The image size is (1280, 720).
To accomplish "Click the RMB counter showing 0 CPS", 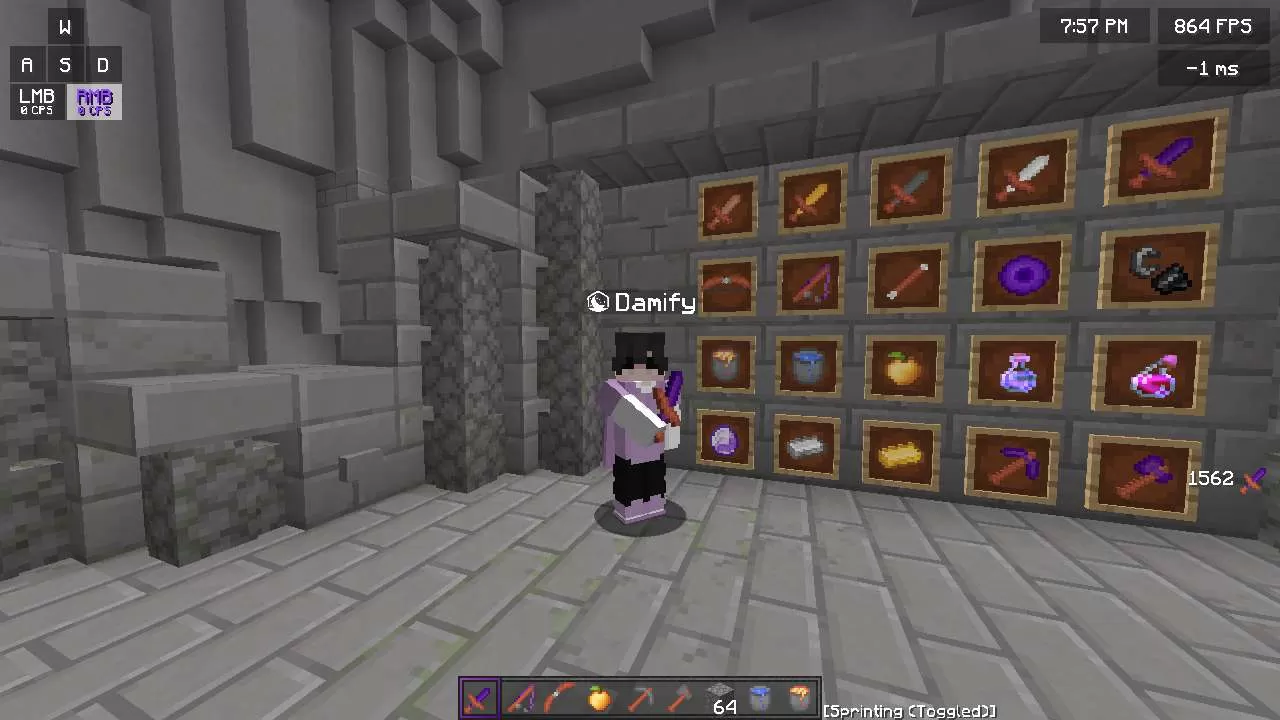I will click(93, 102).
